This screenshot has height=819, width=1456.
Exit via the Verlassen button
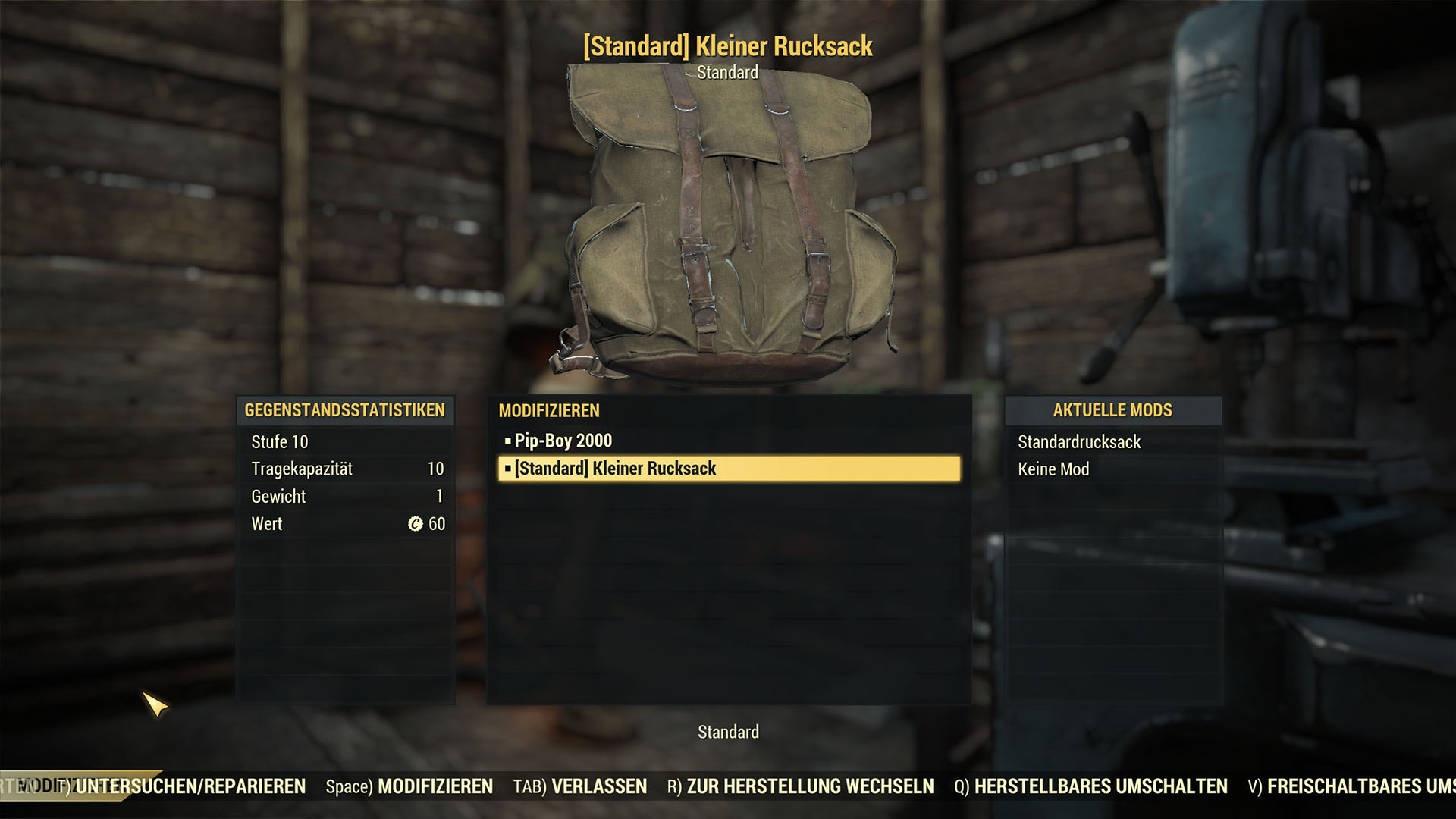pyautogui.click(x=580, y=786)
